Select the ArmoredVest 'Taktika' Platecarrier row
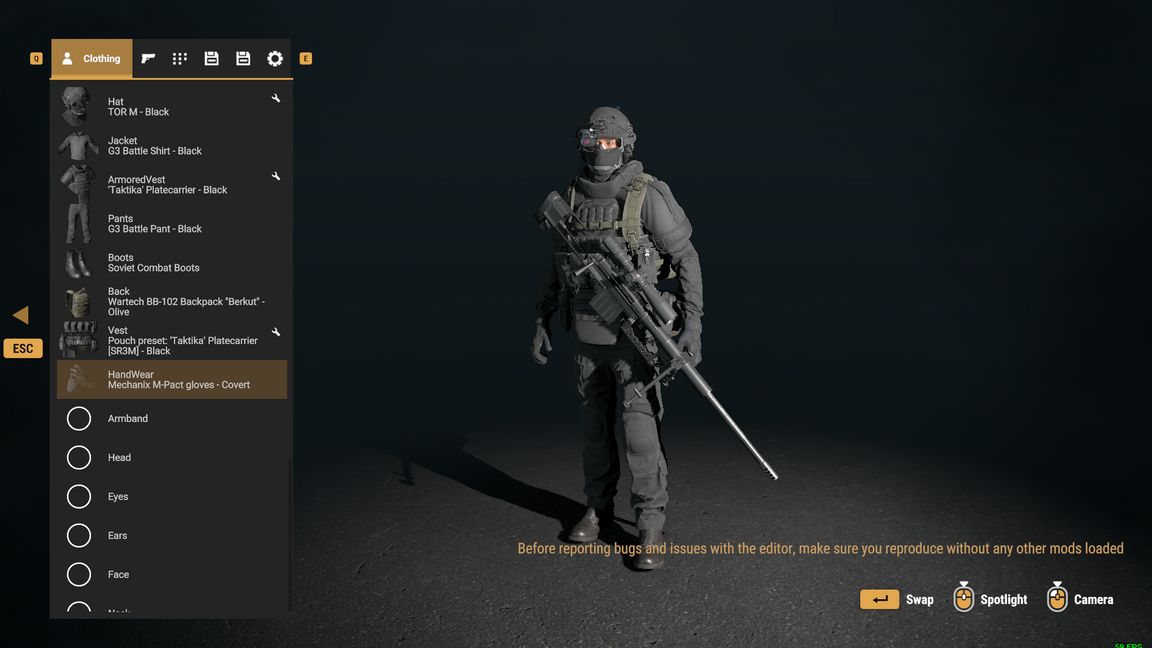 point(170,185)
